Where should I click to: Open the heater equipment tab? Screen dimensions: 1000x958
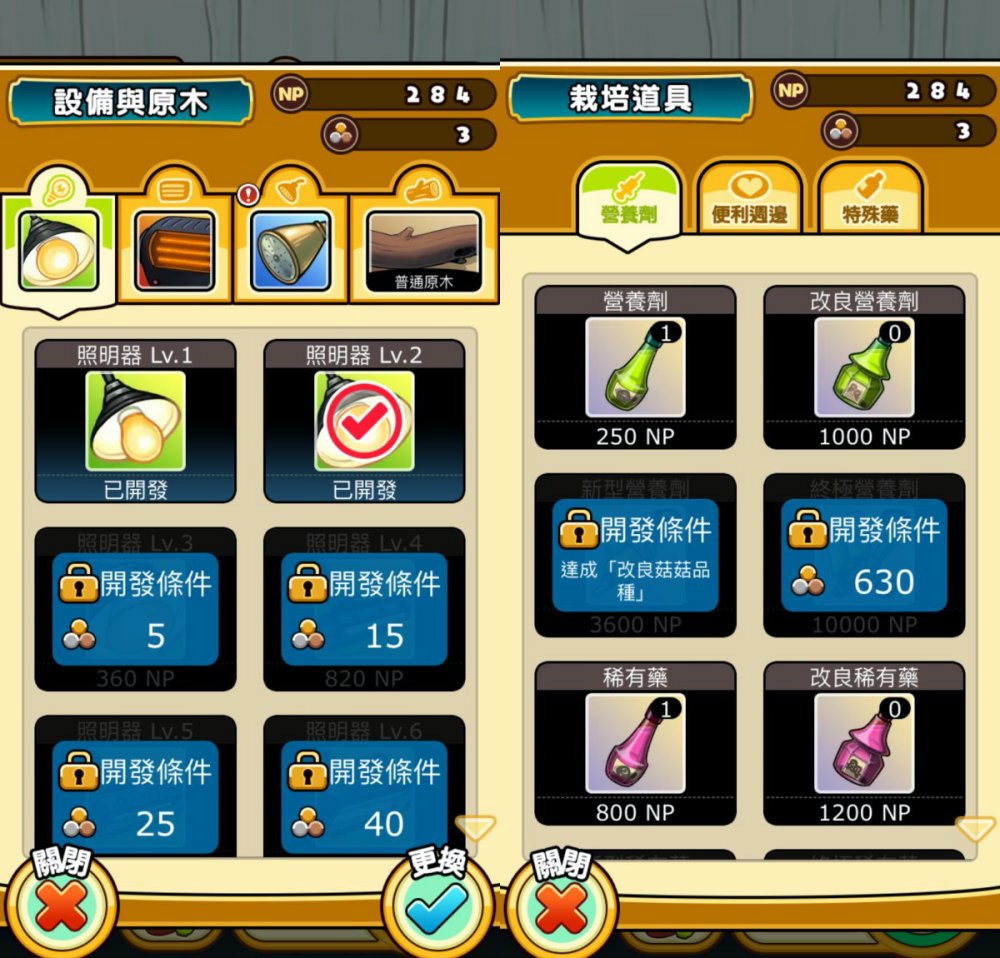tap(174, 250)
